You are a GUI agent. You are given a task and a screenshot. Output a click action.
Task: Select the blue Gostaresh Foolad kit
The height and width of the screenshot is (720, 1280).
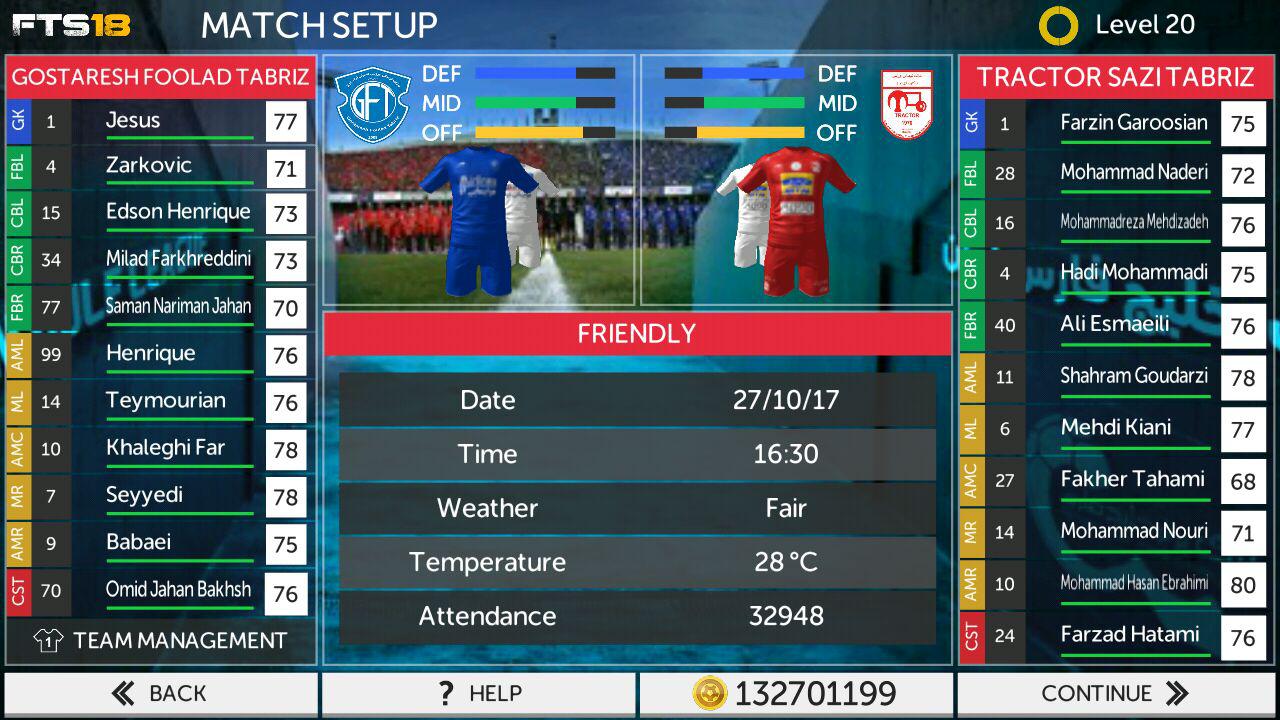478,220
